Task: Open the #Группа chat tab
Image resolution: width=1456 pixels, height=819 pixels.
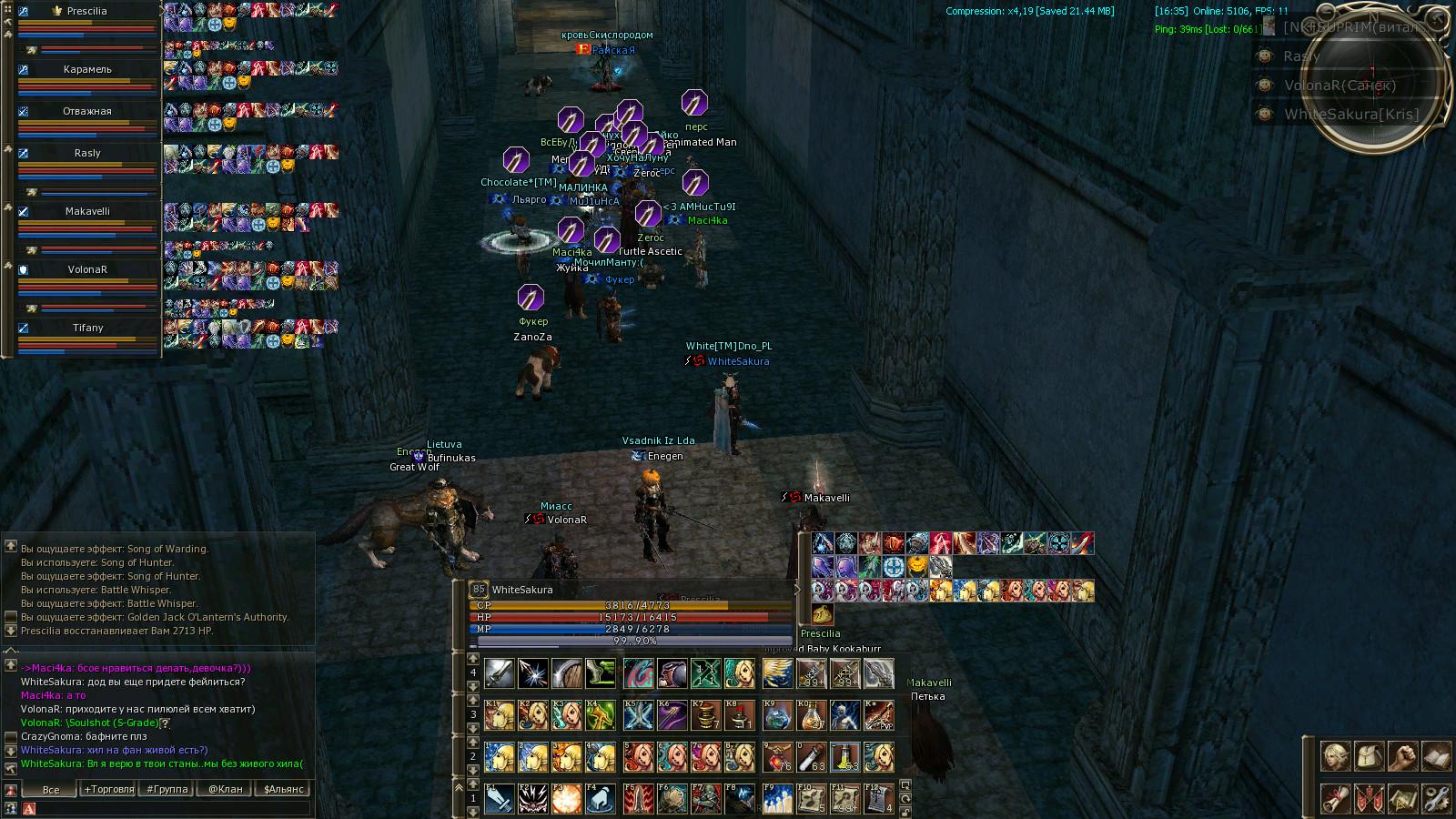Action: pos(167,789)
